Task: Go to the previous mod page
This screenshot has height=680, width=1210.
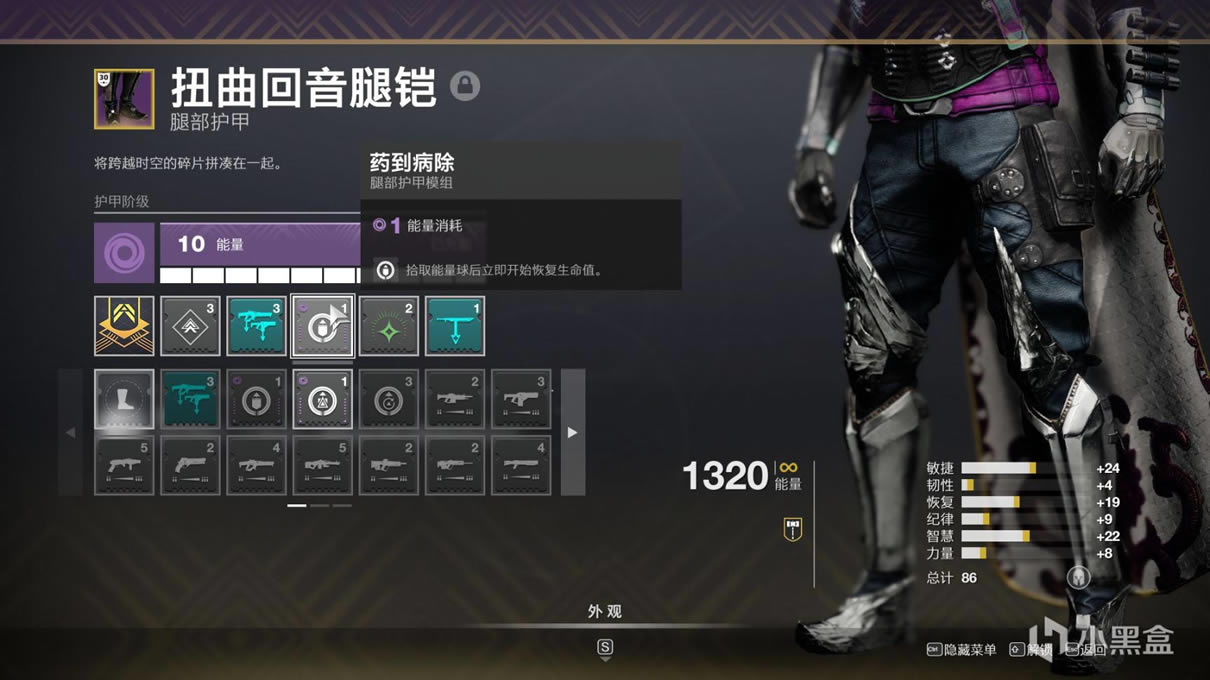Action: (70, 432)
